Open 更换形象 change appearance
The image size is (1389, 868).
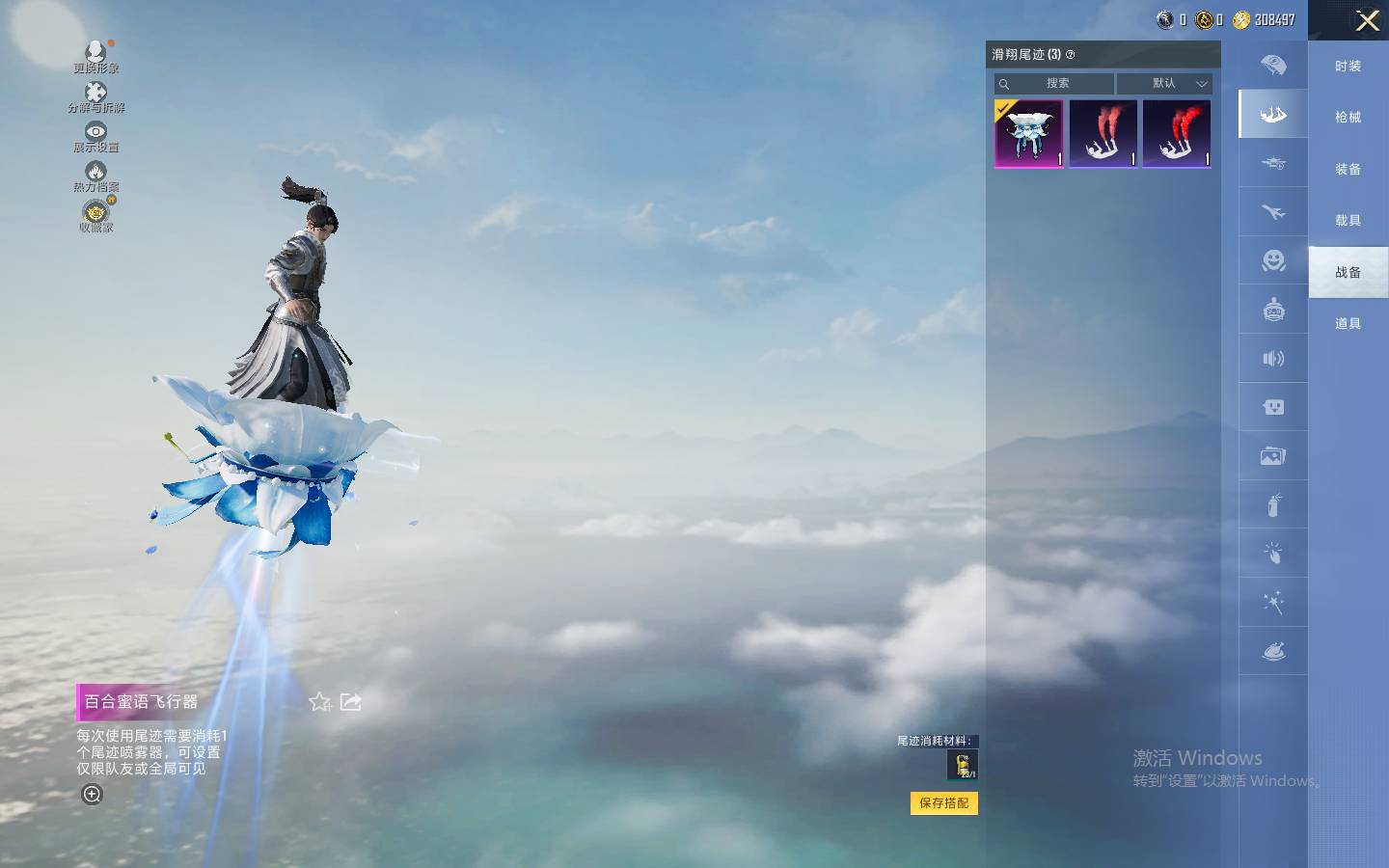95,56
